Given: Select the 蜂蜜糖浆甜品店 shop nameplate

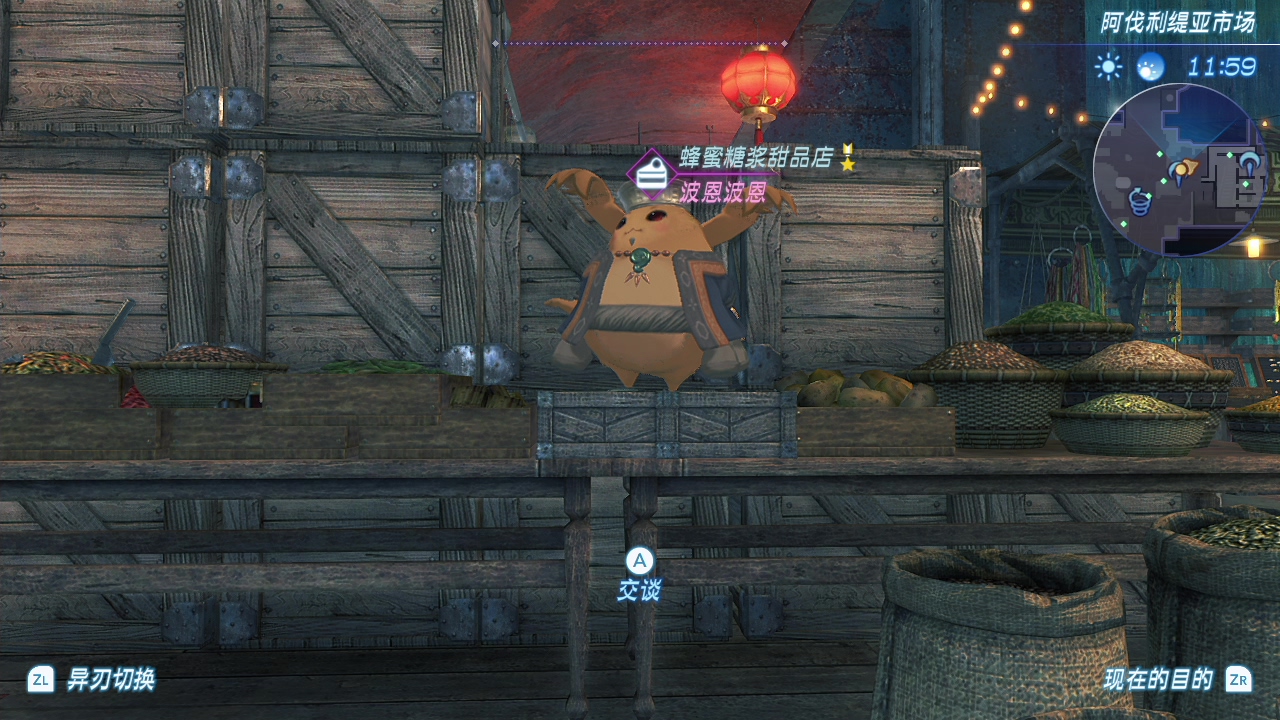Looking at the screenshot, I should (x=756, y=158).
